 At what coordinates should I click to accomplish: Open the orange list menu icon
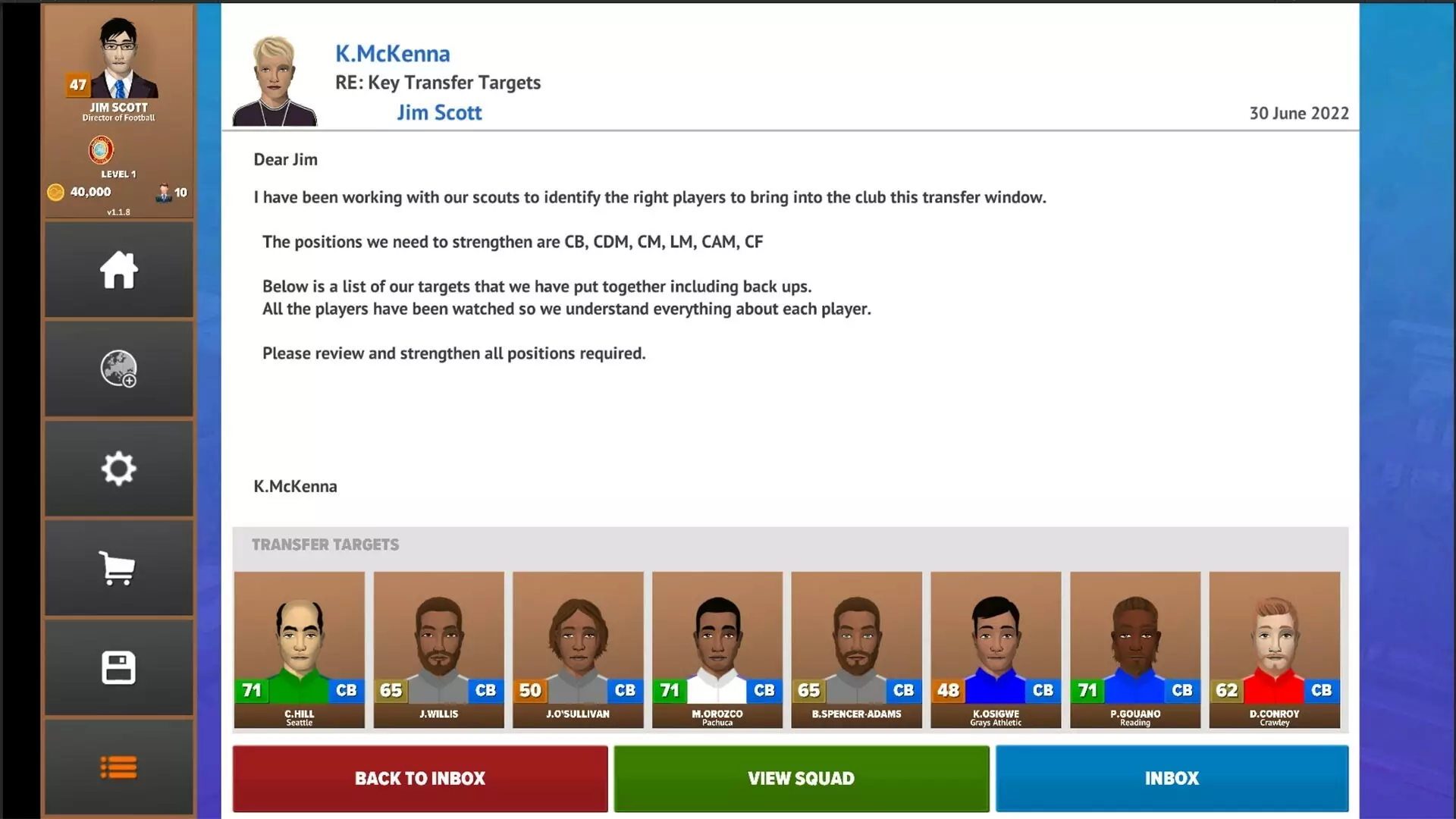pos(118,767)
